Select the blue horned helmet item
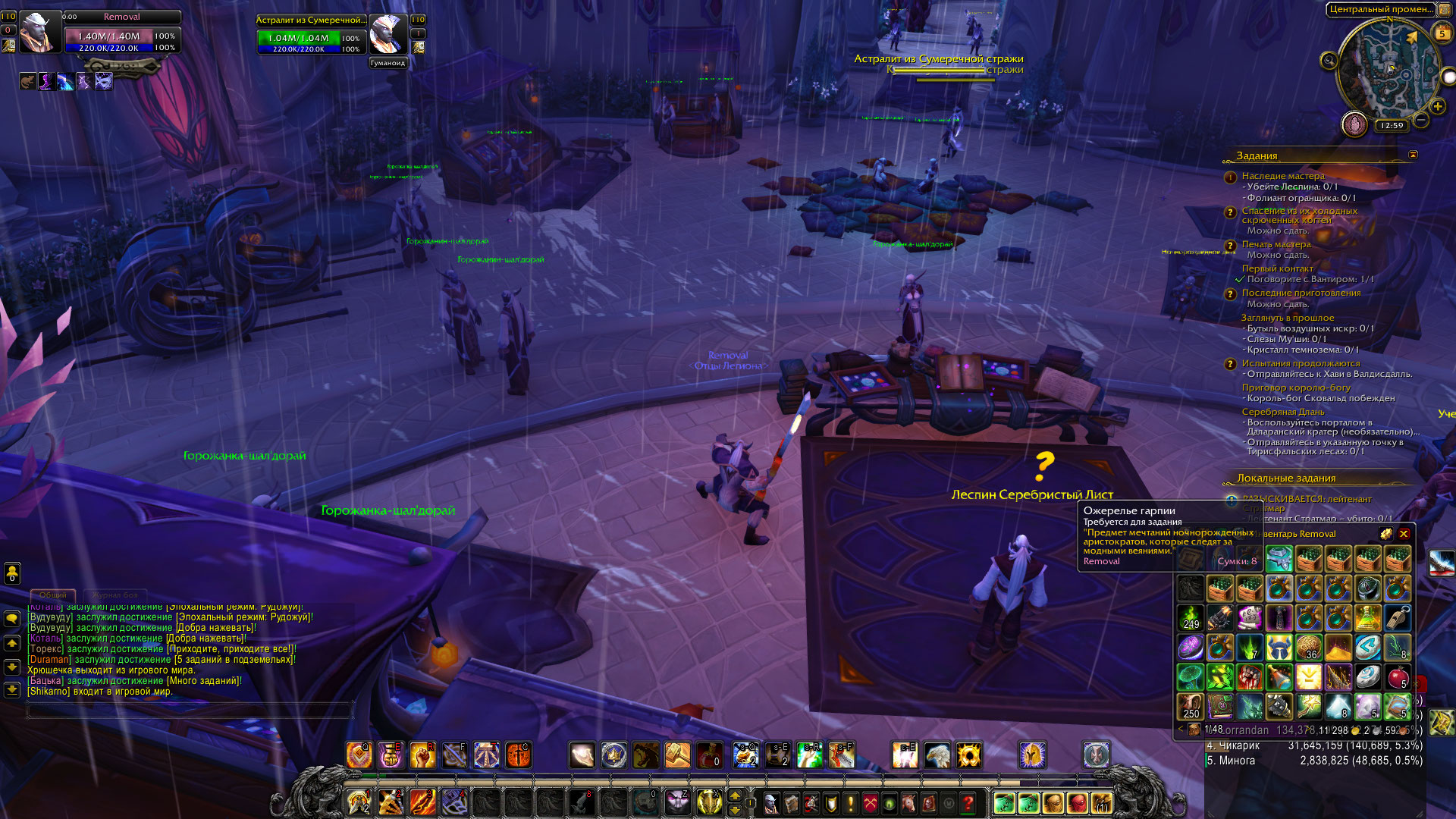The image size is (1456, 819). (1279, 648)
